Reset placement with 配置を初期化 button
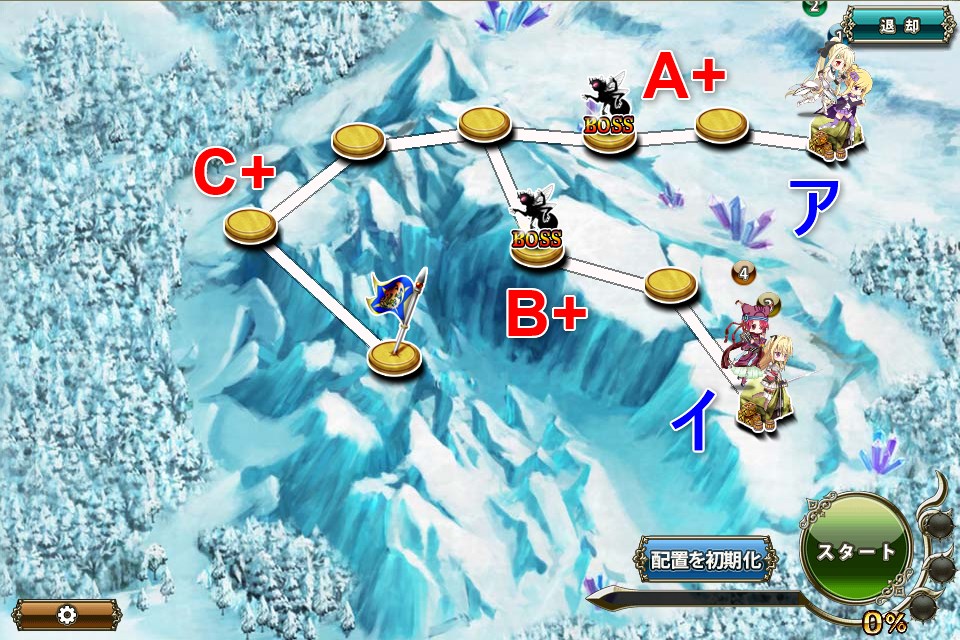The width and height of the screenshot is (960, 640). (x=706, y=559)
